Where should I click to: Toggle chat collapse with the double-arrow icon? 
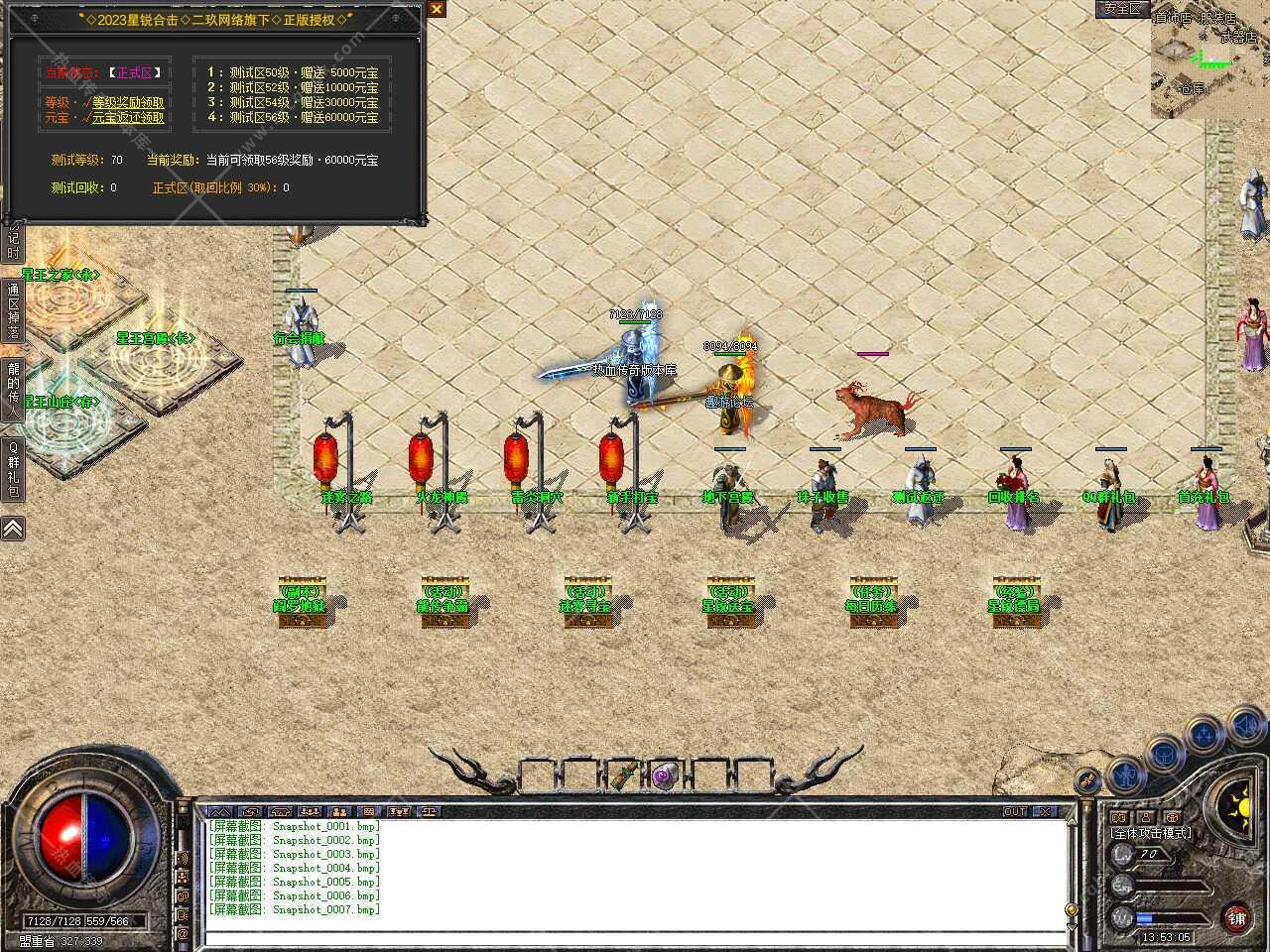(220, 811)
